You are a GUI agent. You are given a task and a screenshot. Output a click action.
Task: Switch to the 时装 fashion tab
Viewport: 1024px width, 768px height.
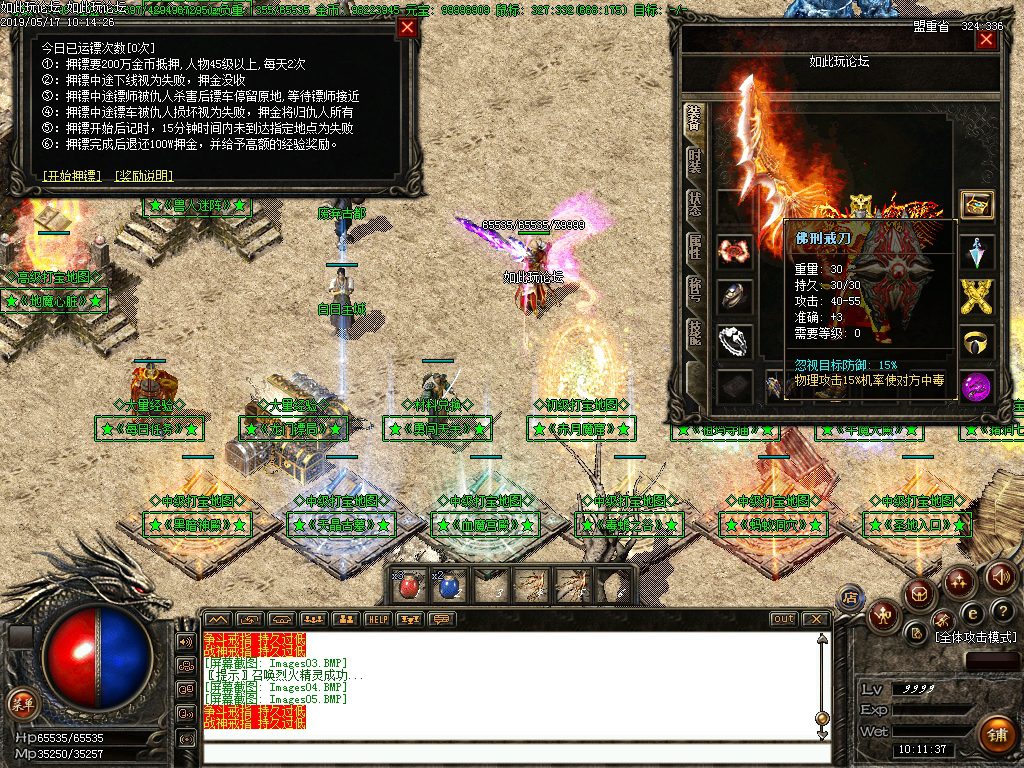click(694, 162)
